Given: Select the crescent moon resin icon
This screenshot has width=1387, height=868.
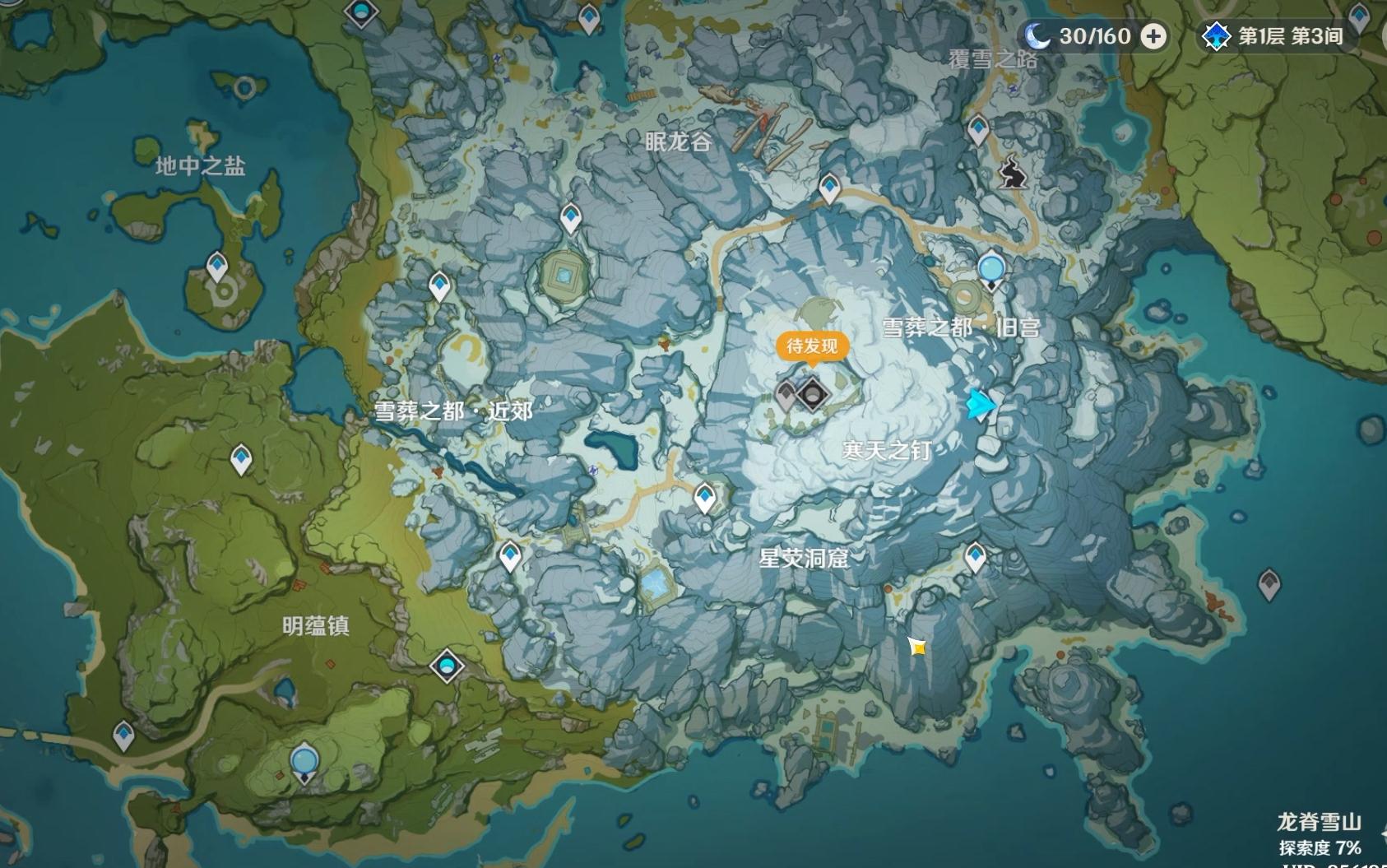Looking at the screenshot, I should (x=1039, y=35).
